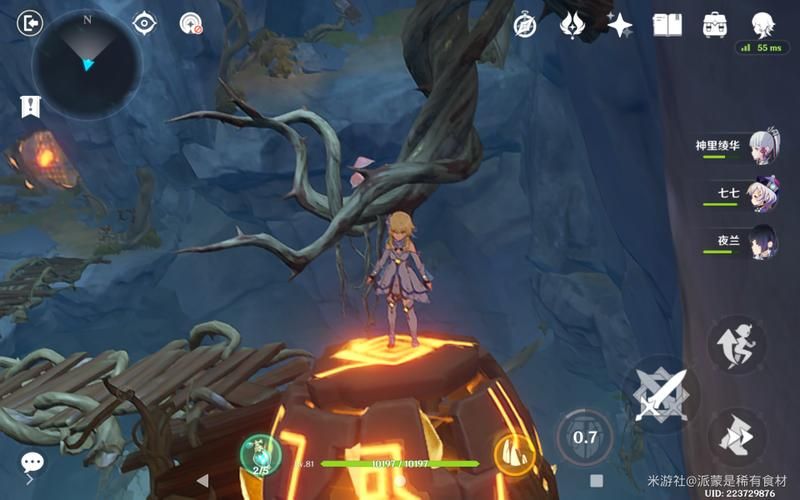Open the four-pointed star events icon
Viewport: 800px width, 500px height.
pos(620,25)
